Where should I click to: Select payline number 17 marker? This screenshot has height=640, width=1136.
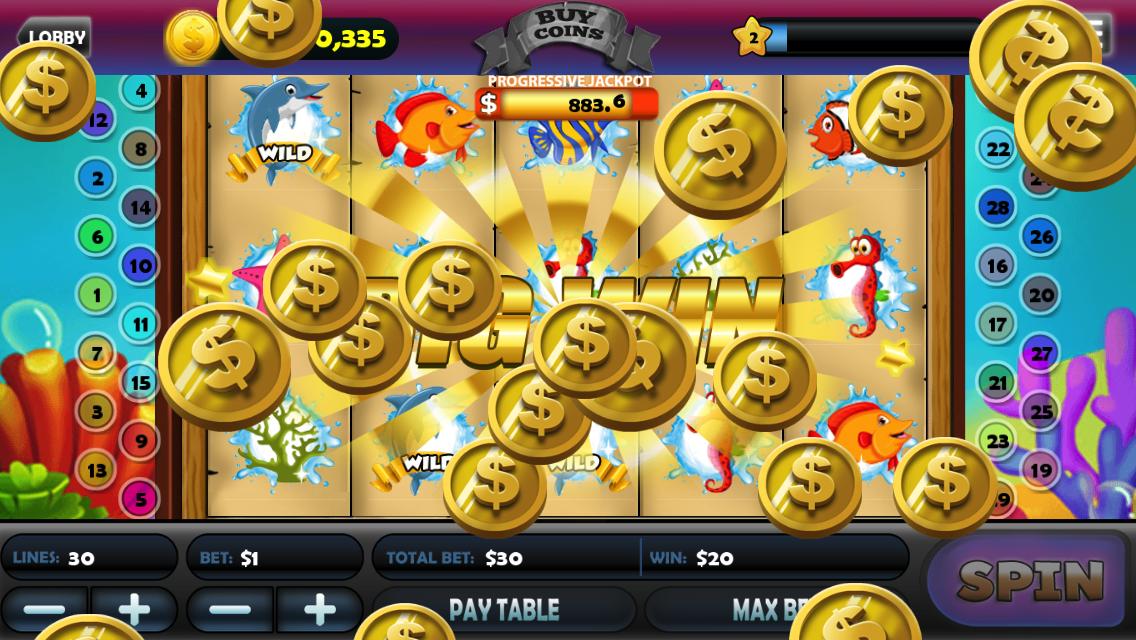pyautogui.click(x=997, y=324)
